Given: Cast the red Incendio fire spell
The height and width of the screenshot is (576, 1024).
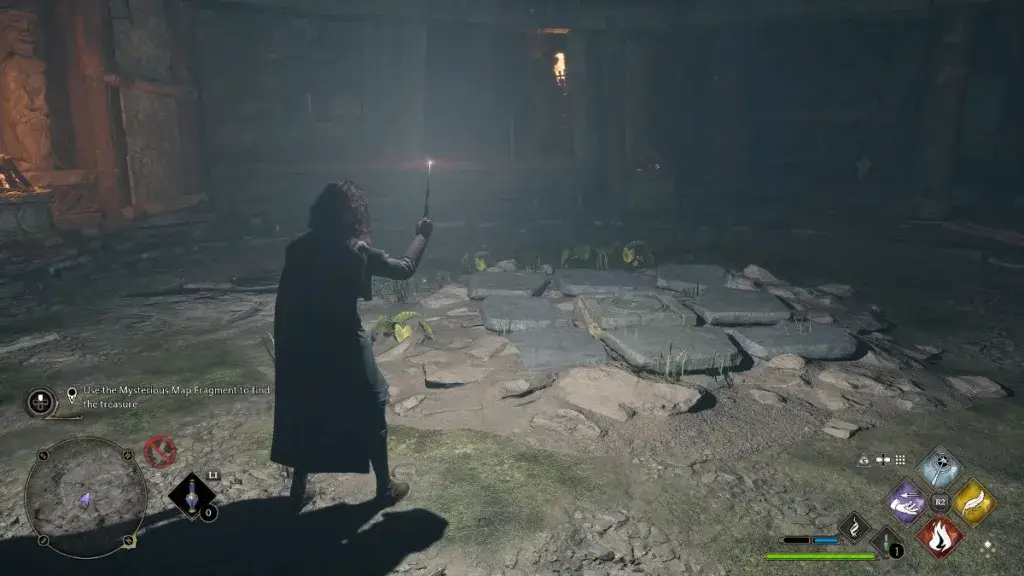Looking at the screenshot, I should [x=940, y=535].
